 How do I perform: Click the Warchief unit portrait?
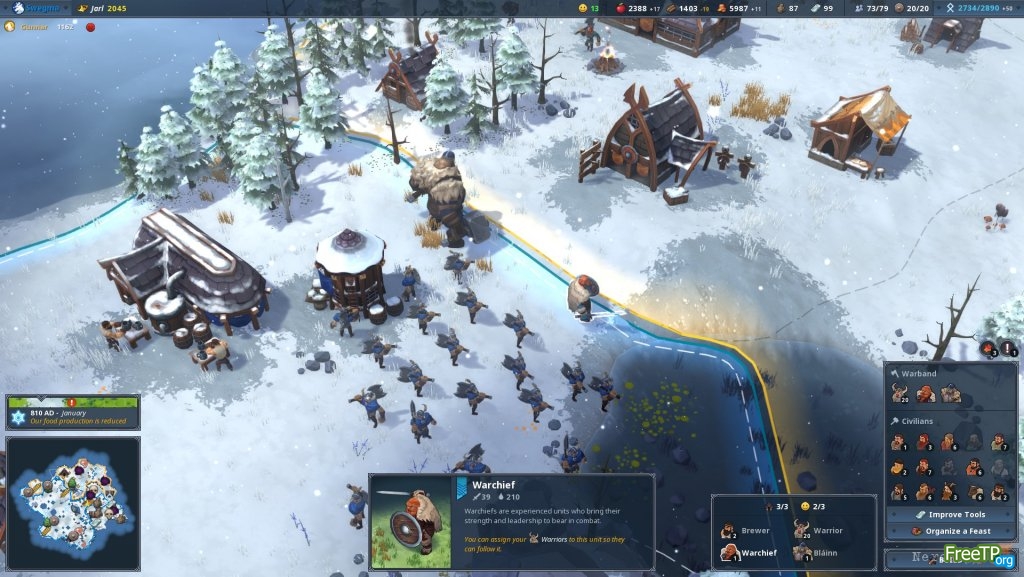point(410,522)
